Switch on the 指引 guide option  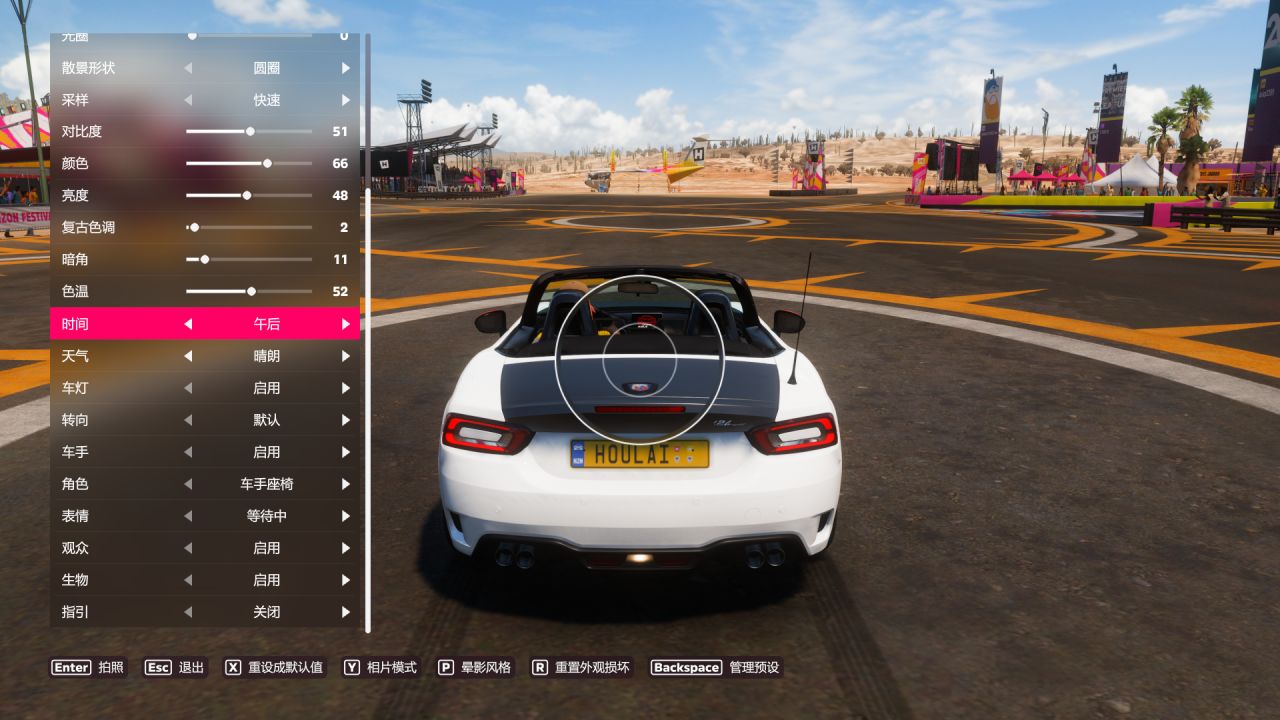click(346, 612)
